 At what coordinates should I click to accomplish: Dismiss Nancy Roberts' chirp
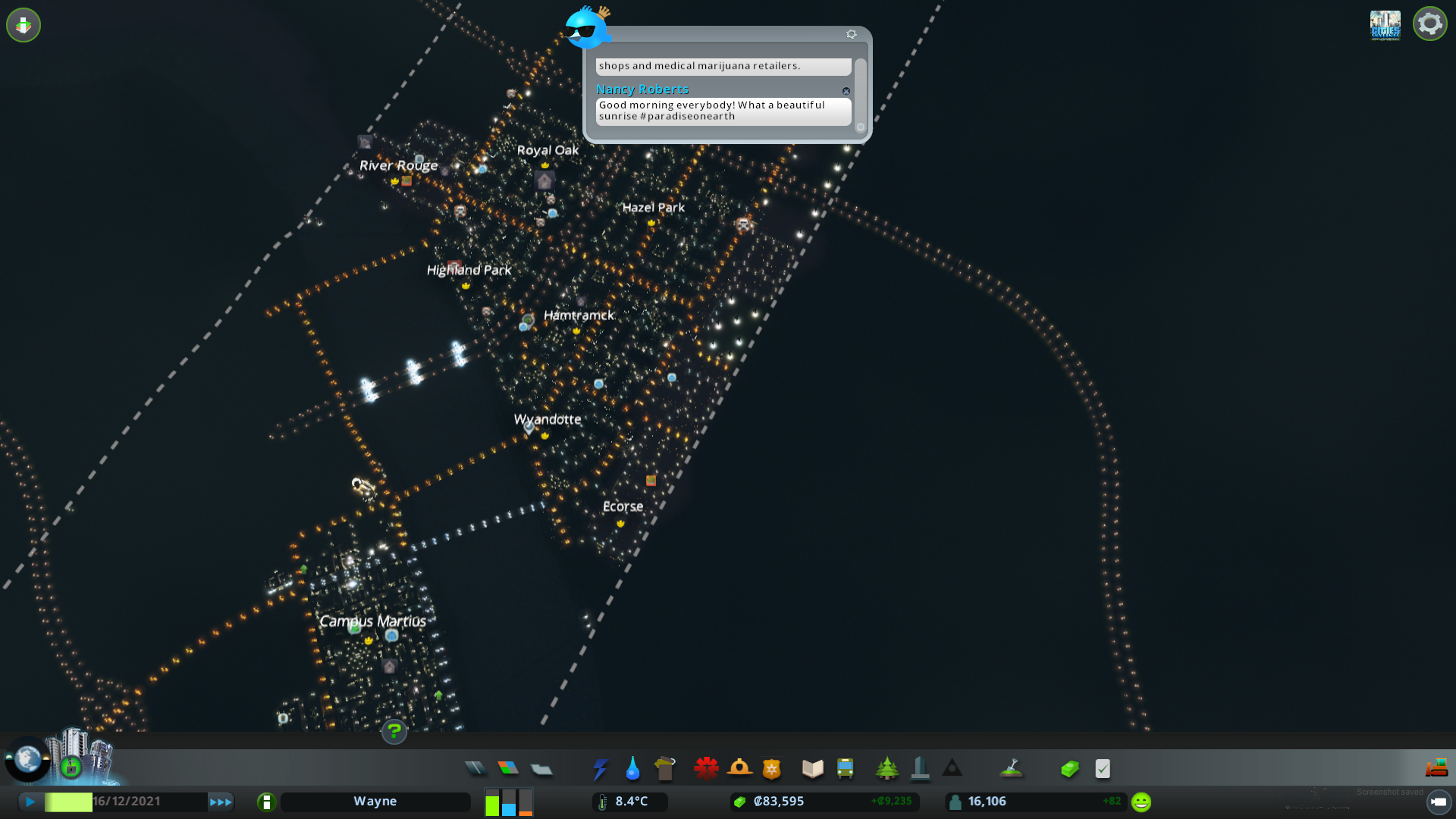pyautogui.click(x=846, y=91)
